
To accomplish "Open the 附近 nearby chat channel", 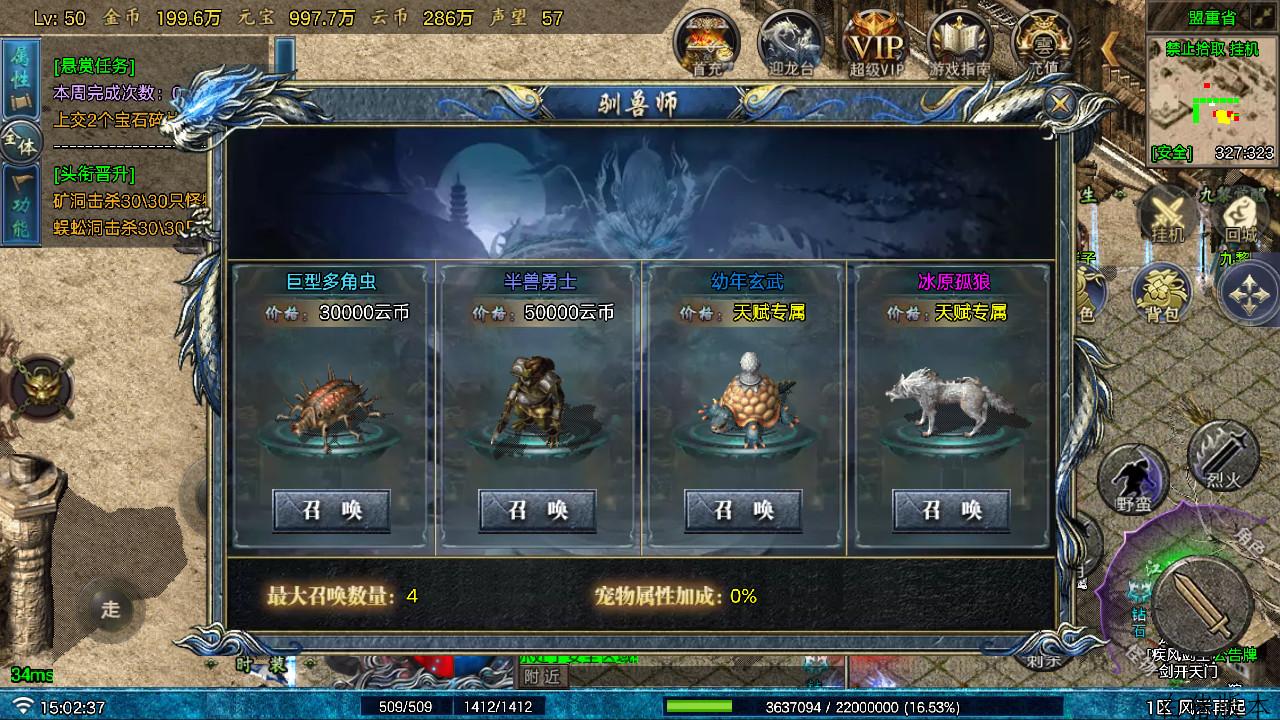I will point(542,676).
